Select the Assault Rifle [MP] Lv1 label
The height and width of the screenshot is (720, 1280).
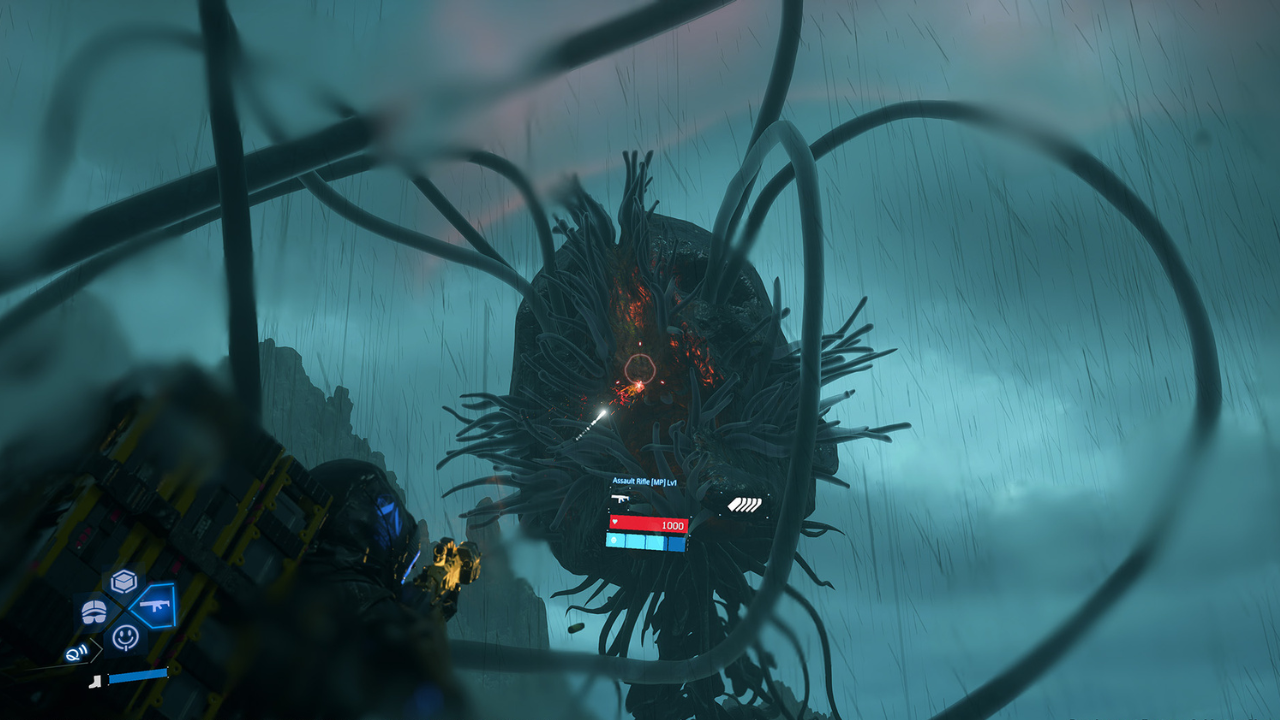(x=645, y=482)
